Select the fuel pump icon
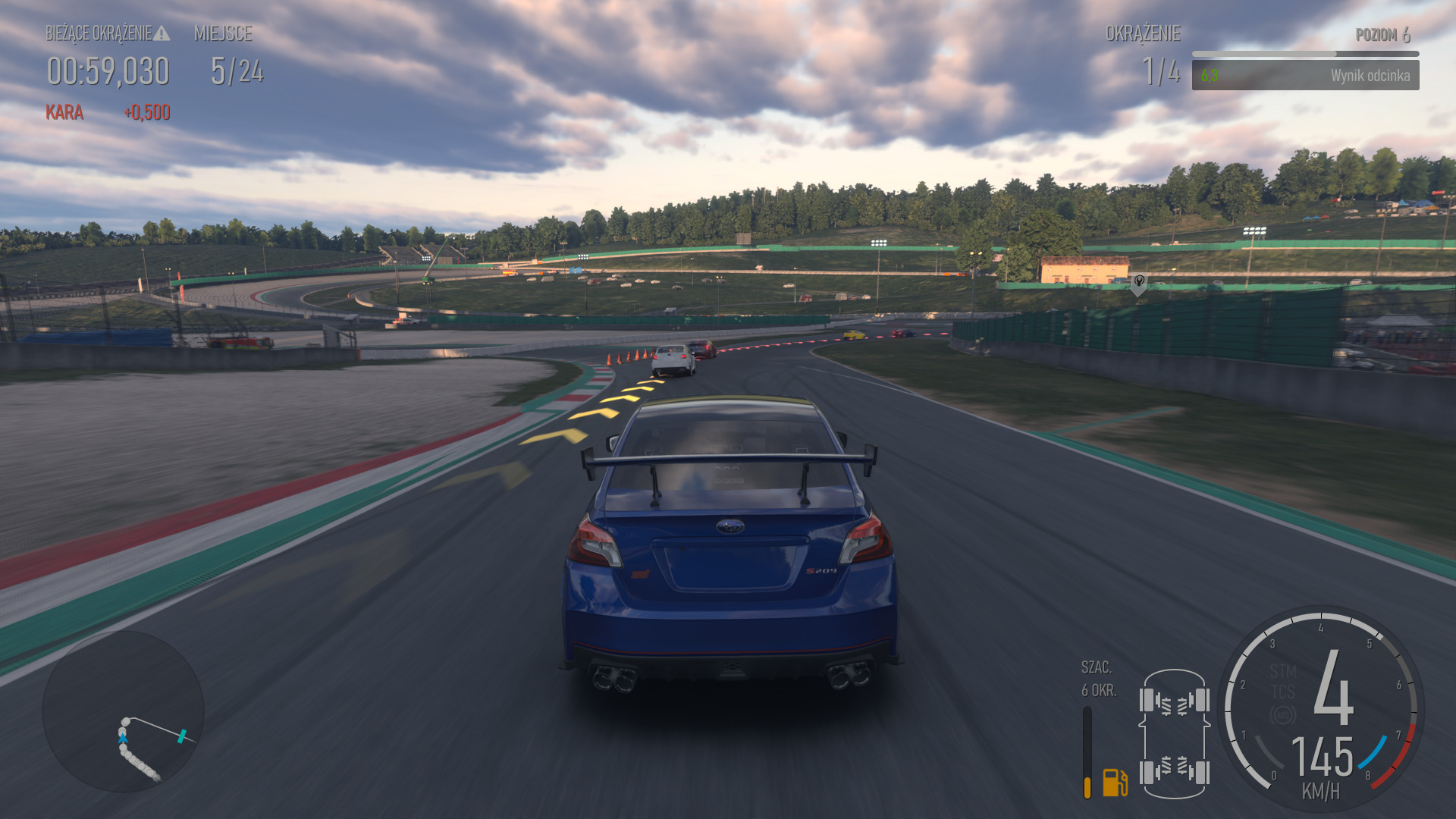 [1115, 782]
